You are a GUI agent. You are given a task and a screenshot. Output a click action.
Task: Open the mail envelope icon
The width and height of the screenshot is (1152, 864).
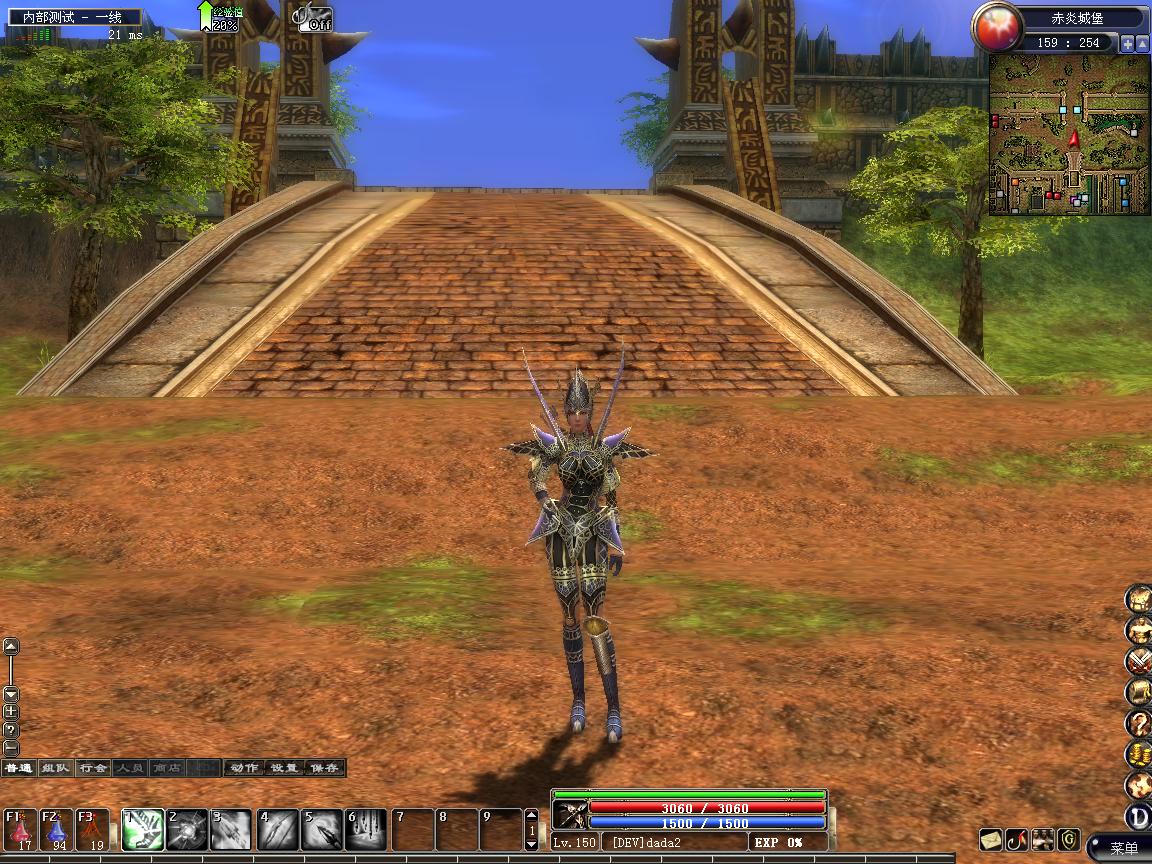990,839
